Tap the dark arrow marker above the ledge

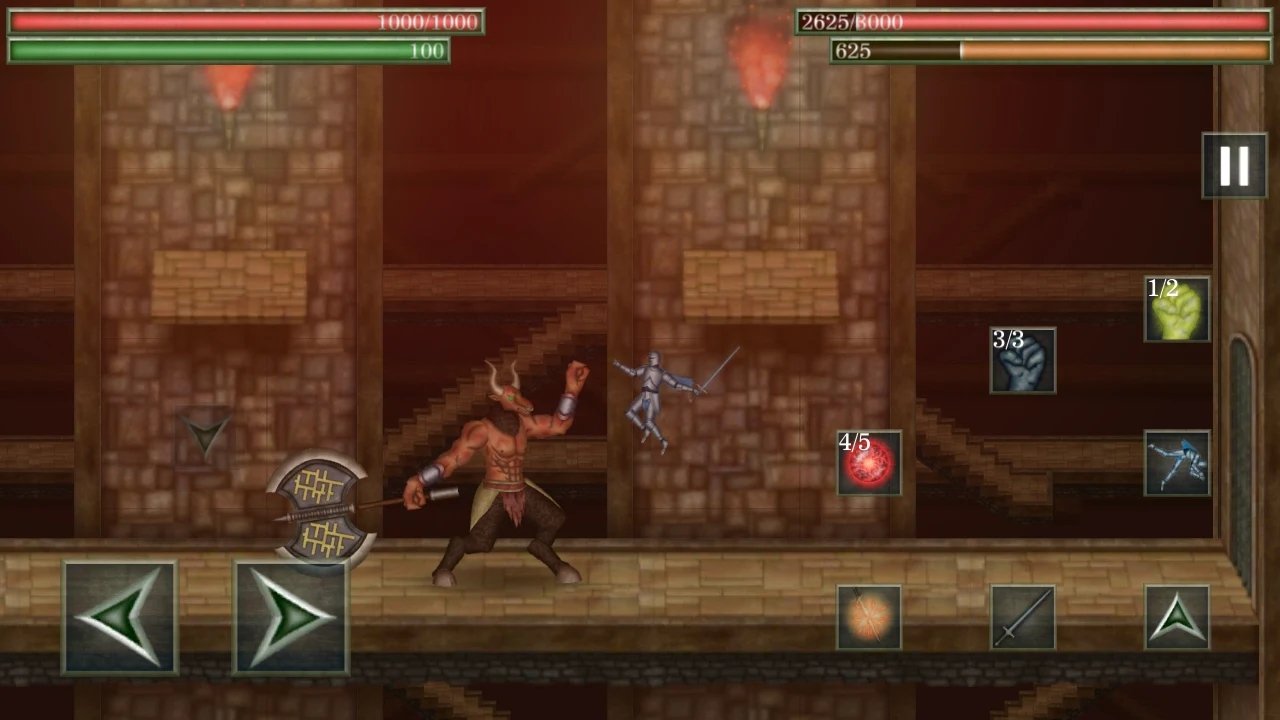[205, 432]
